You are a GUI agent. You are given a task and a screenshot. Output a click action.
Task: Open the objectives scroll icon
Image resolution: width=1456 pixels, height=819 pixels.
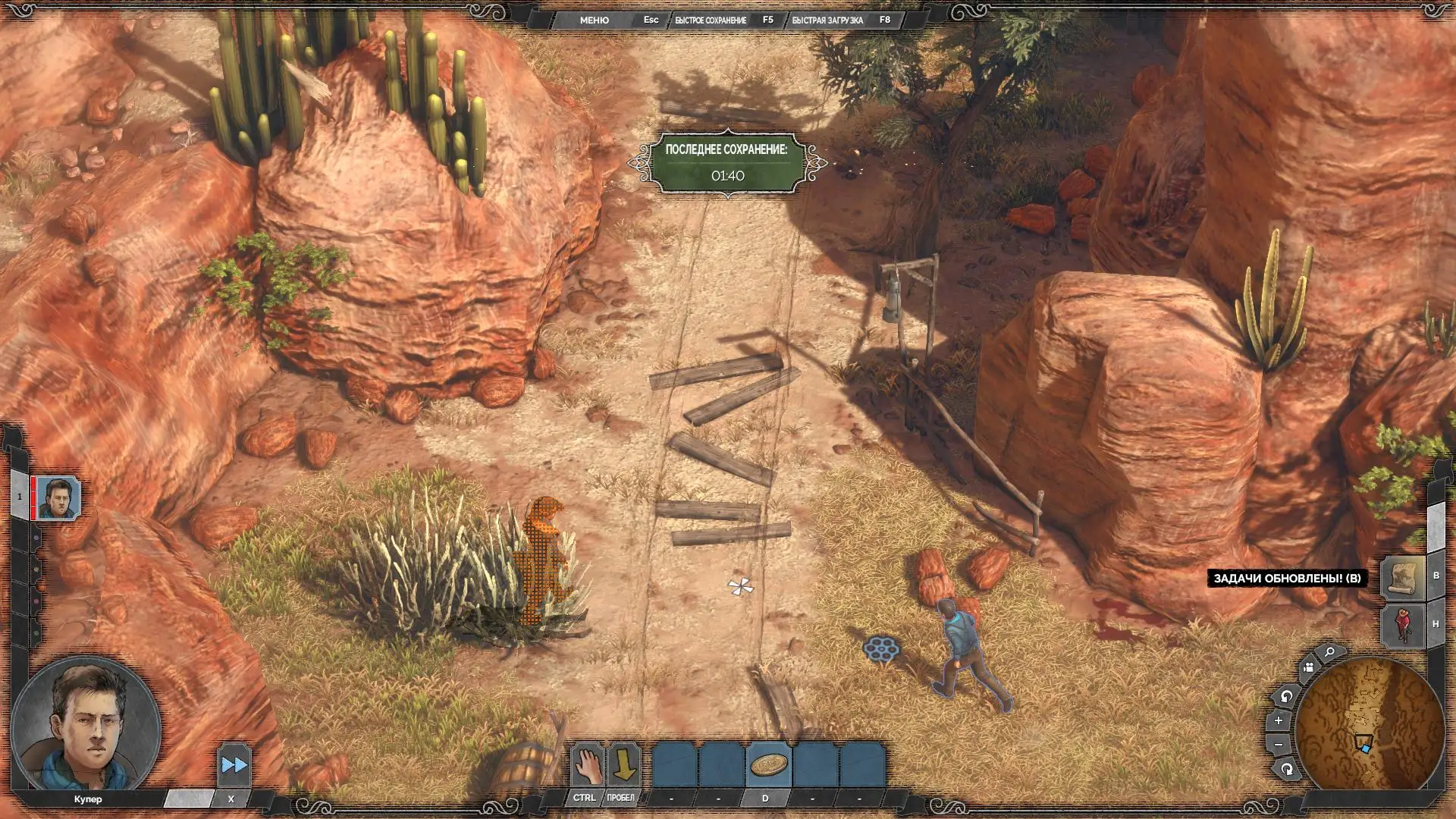[x=1402, y=578]
